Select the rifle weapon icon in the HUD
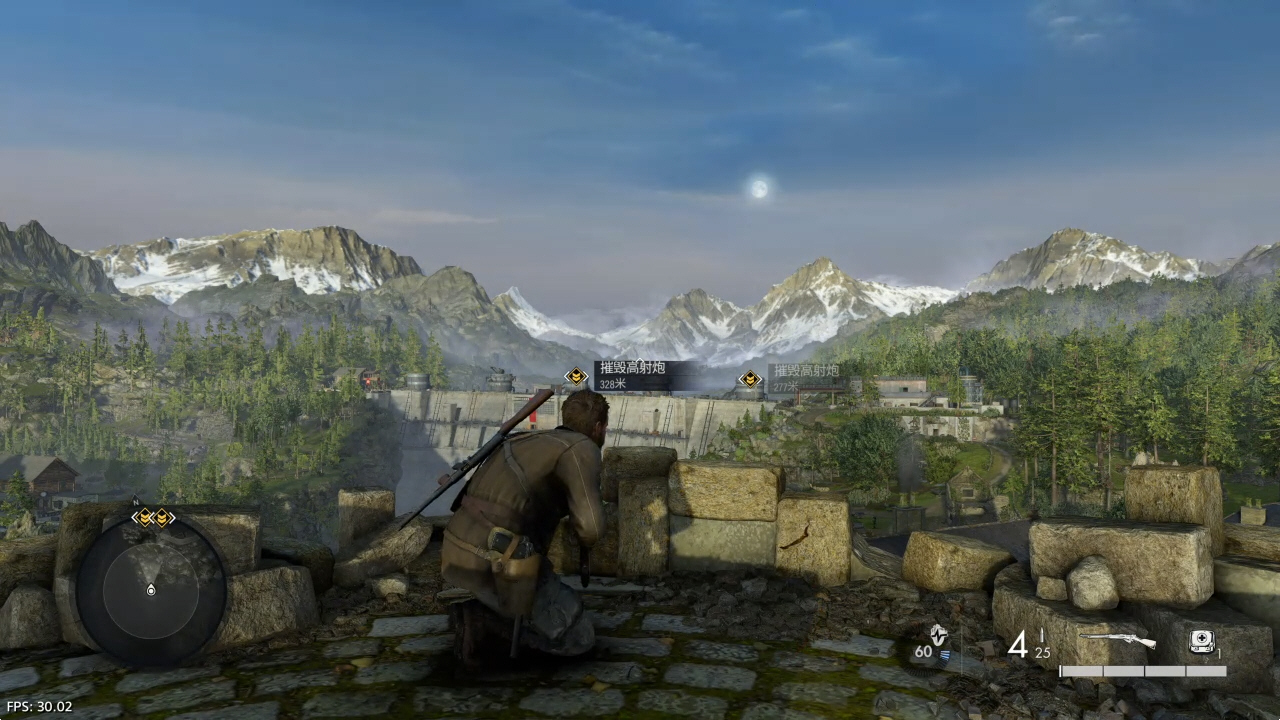This screenshot has height=720, width=1280. coord(1117,639)
